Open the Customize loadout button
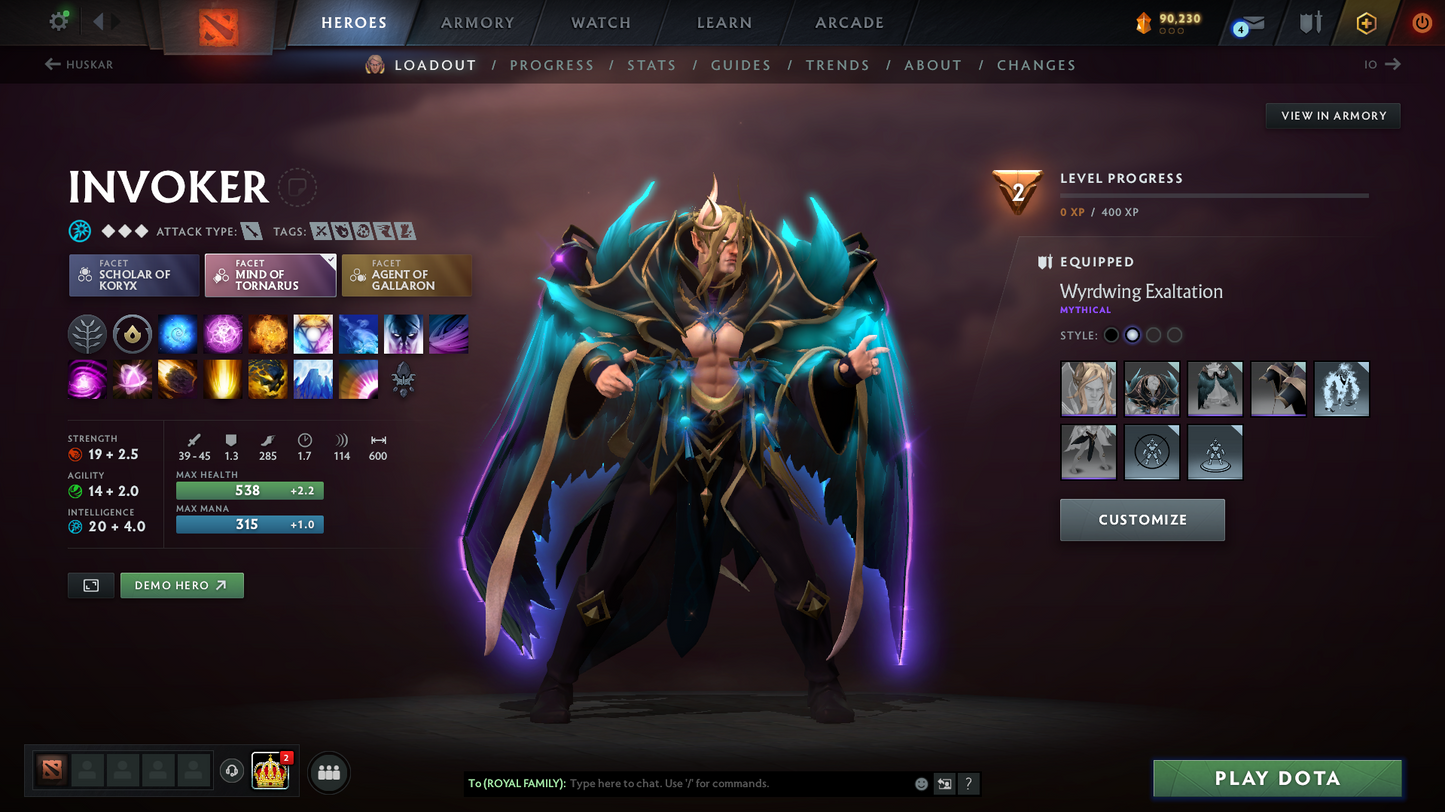Viewport: 1445px width, 812px height. coord(1142,520)
